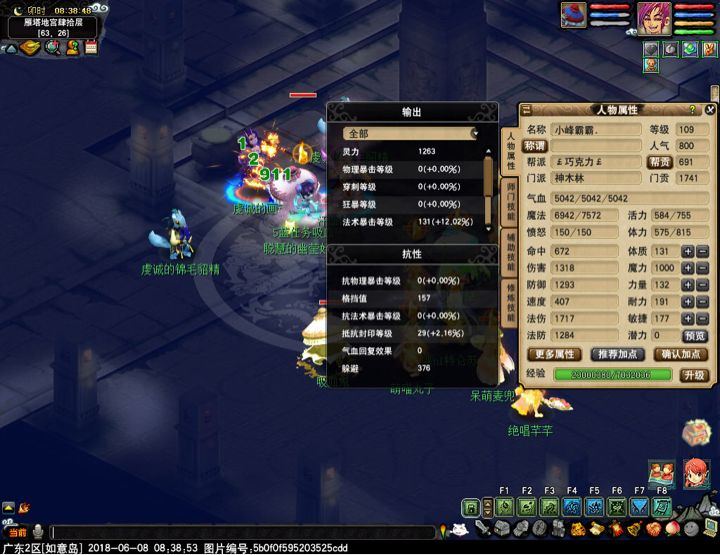This screenshot has height=555, width=720.
Task: Click the 升级 level-up button
Action: click(694, 375)
